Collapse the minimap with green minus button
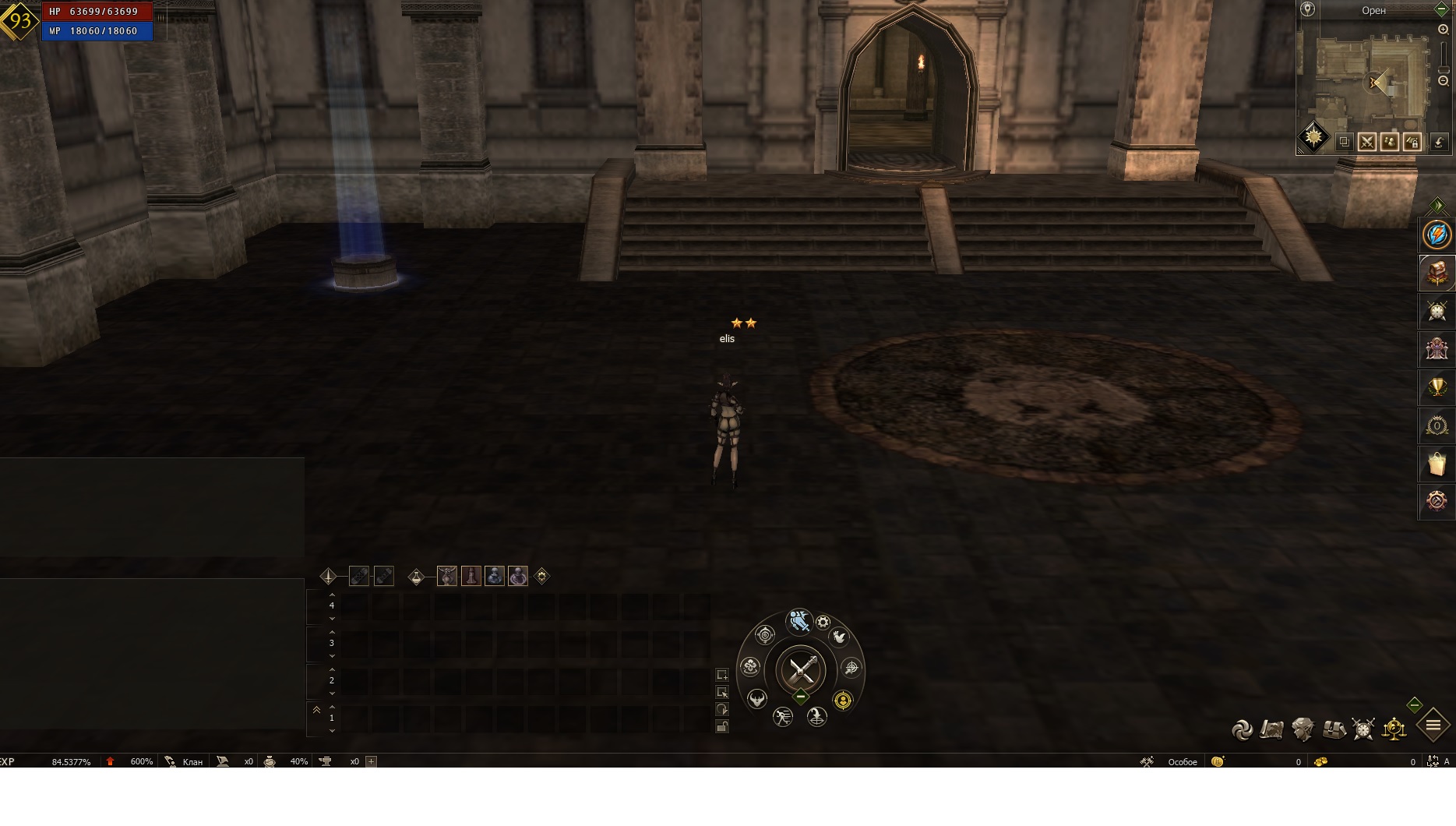 click(1441, 10)
